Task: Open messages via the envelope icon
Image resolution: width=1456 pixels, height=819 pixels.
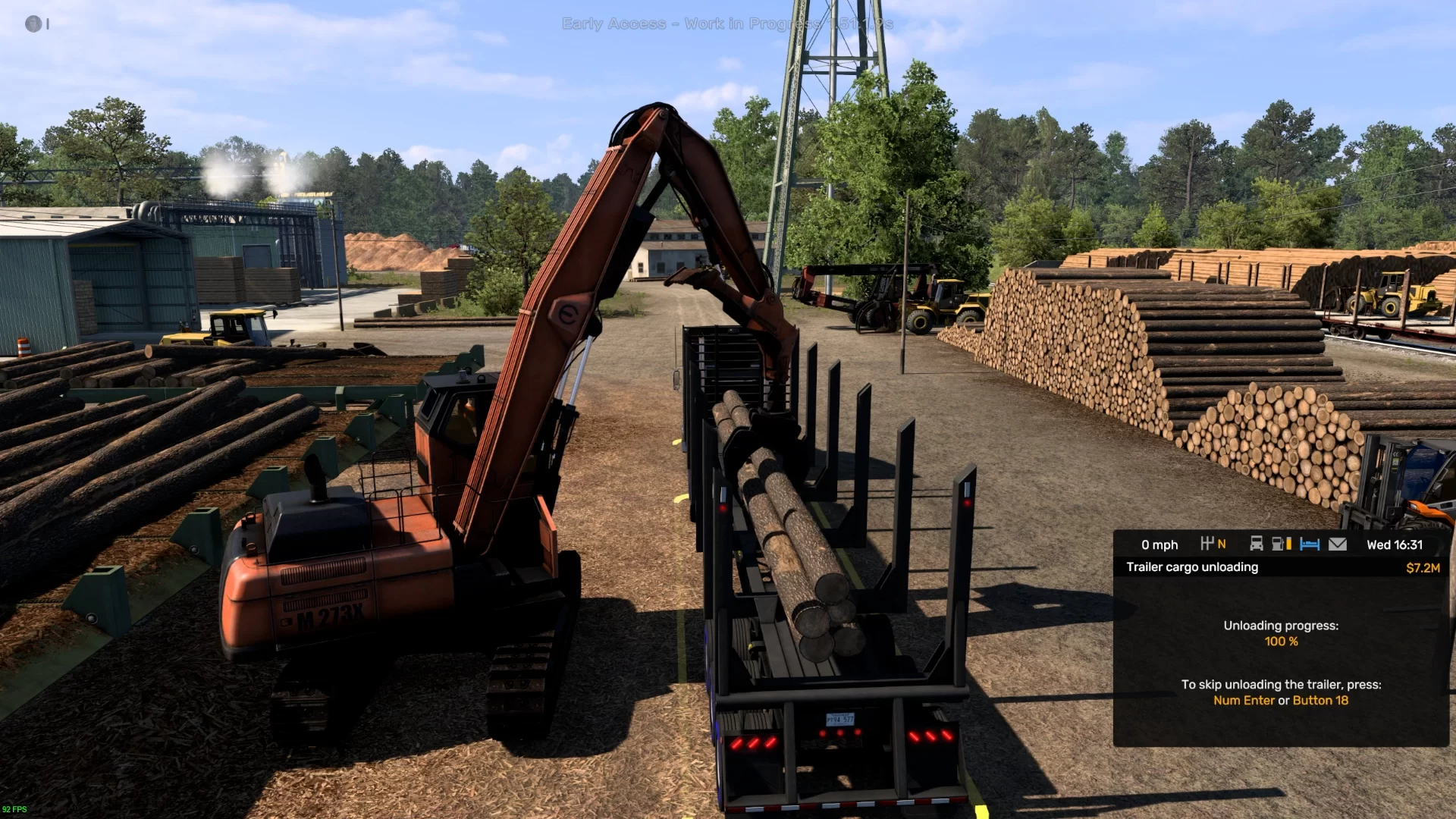Action: click(1338, 544)
